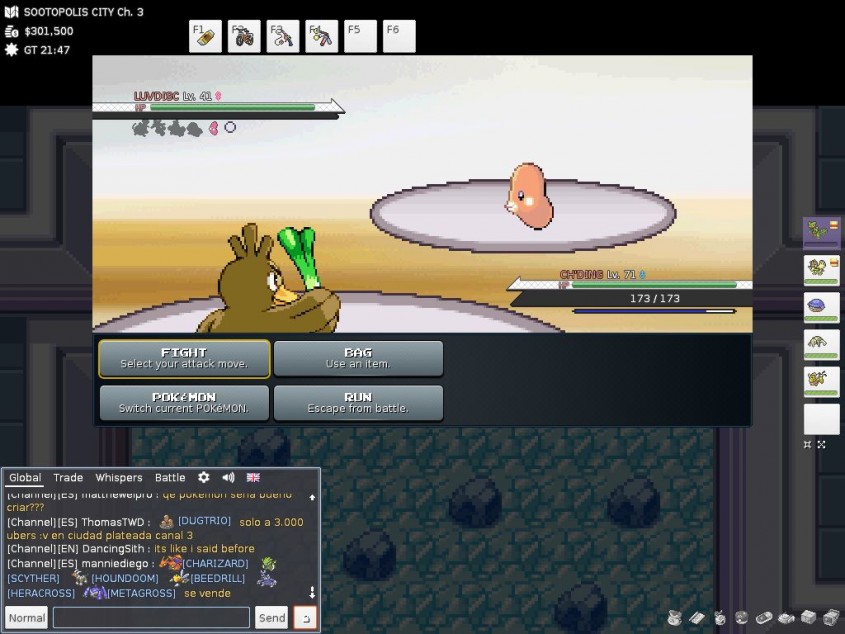
Task: Click RUN to escape from battle
Action: [x=358, y=402]
